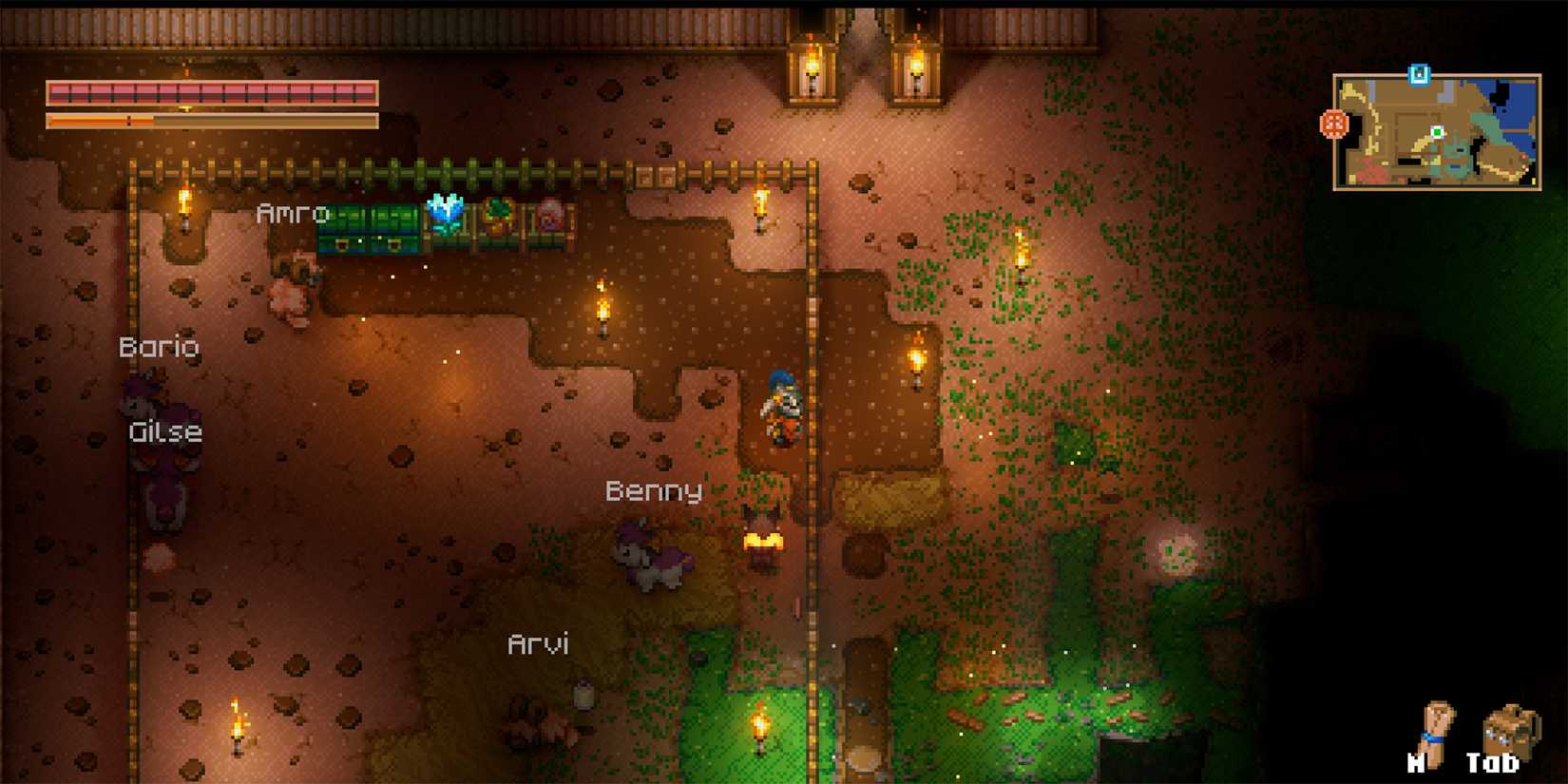Click the pink egg item on the shelf
This screenshot has width=1568, height=784.
click(551, 214)
